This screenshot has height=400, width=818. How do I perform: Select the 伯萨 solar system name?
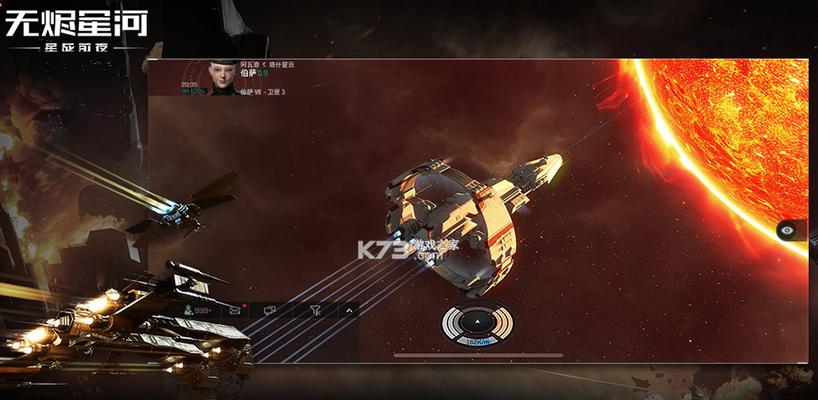(x=249, y=73)
